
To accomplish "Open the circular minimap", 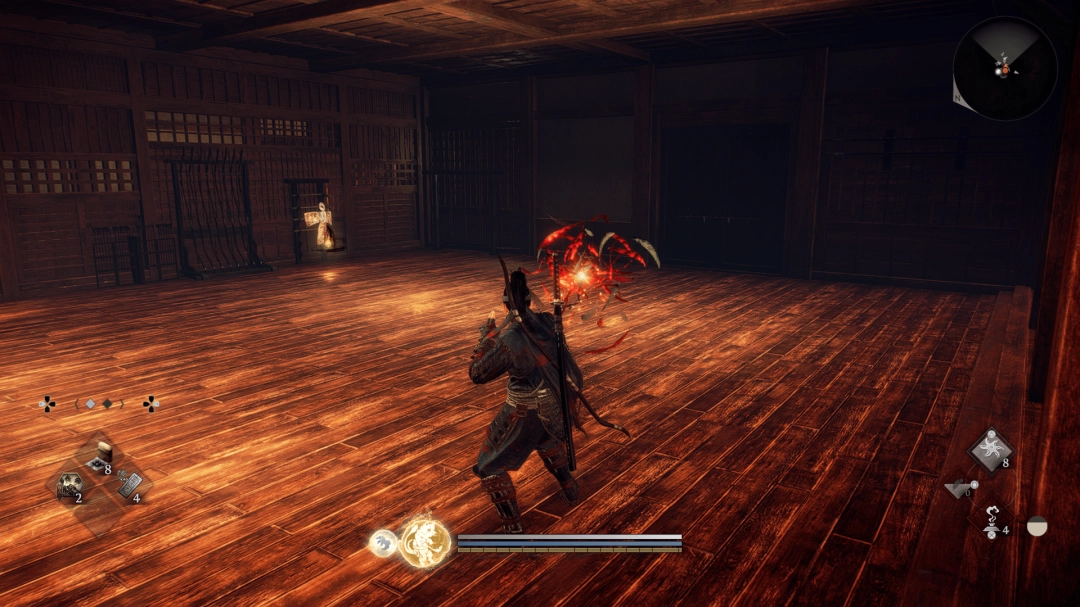I will 1004,68.
